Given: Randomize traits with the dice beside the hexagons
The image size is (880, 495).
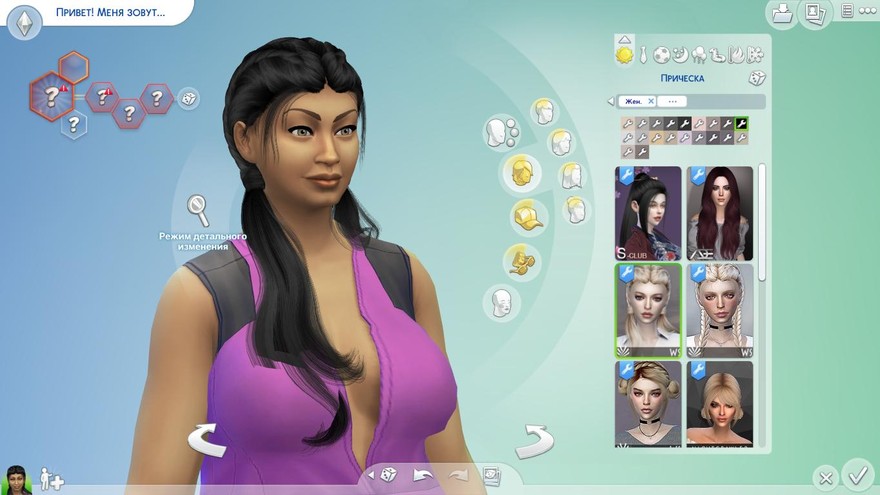Looking at the screenshot, I should (x=188, y=98).
